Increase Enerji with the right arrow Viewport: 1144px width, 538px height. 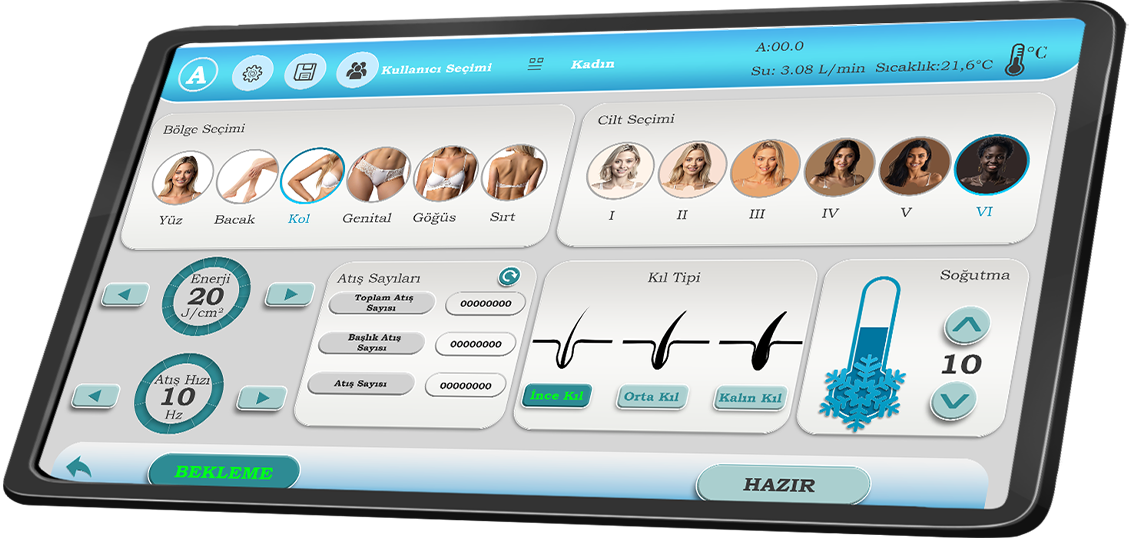pos(291,294)
